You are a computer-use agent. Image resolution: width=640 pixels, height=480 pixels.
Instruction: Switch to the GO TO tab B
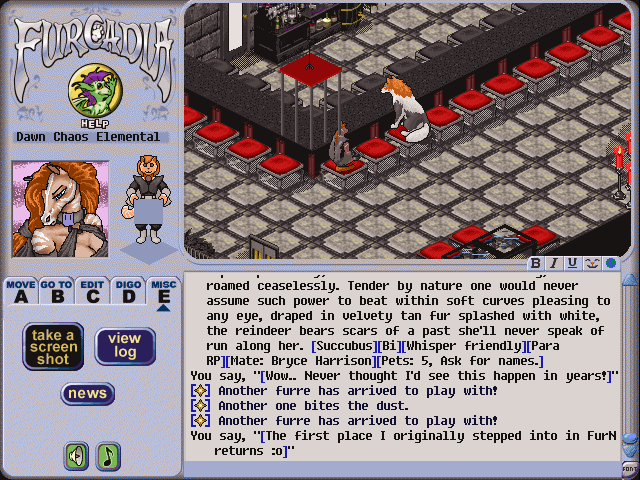tap(56, 291)
